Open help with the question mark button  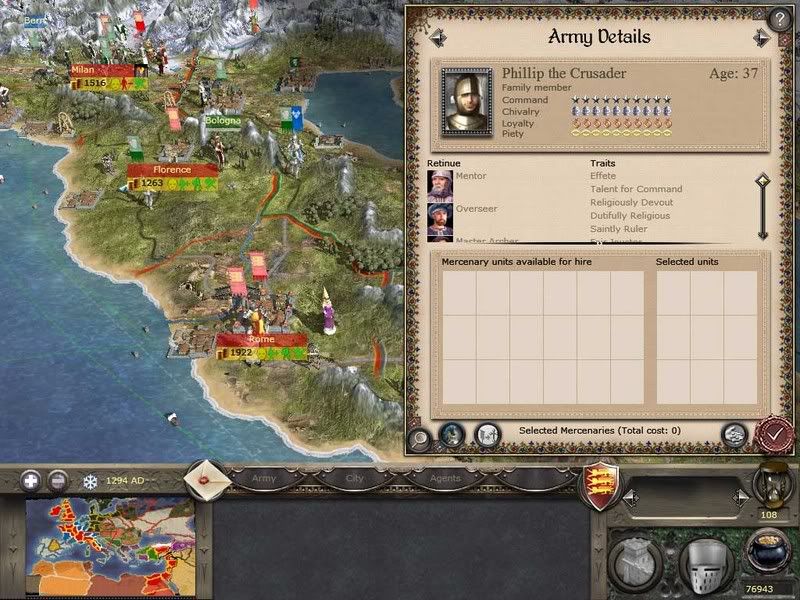780,19
